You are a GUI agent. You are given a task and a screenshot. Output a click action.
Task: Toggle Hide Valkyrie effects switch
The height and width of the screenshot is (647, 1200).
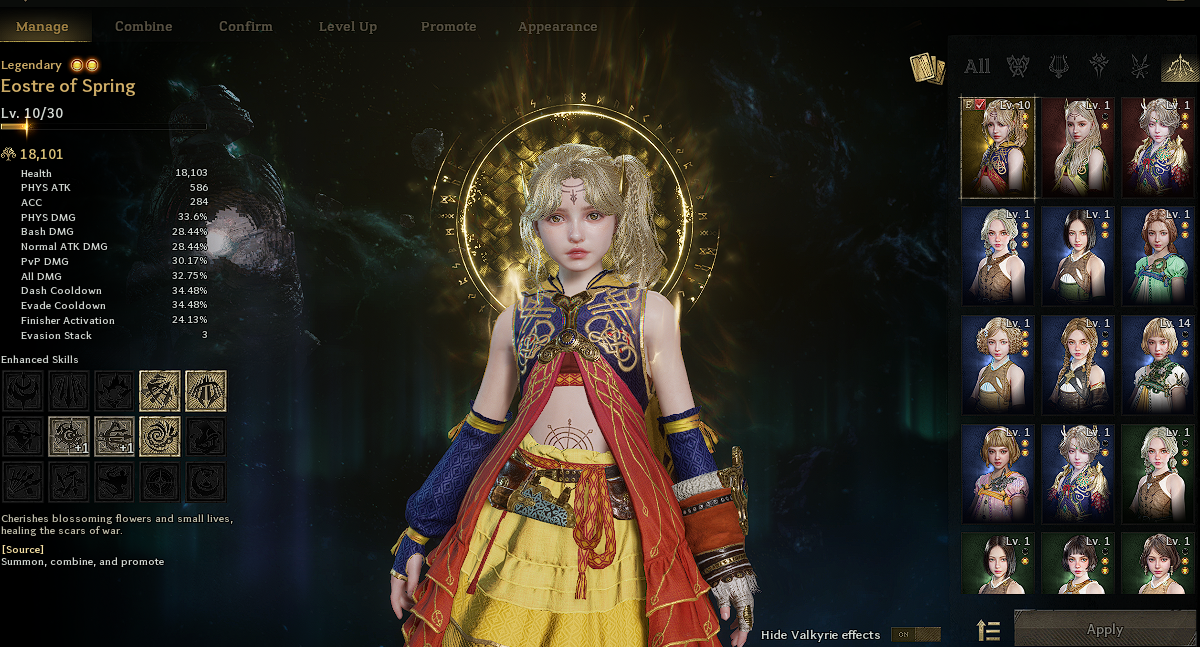pos(915,634)
